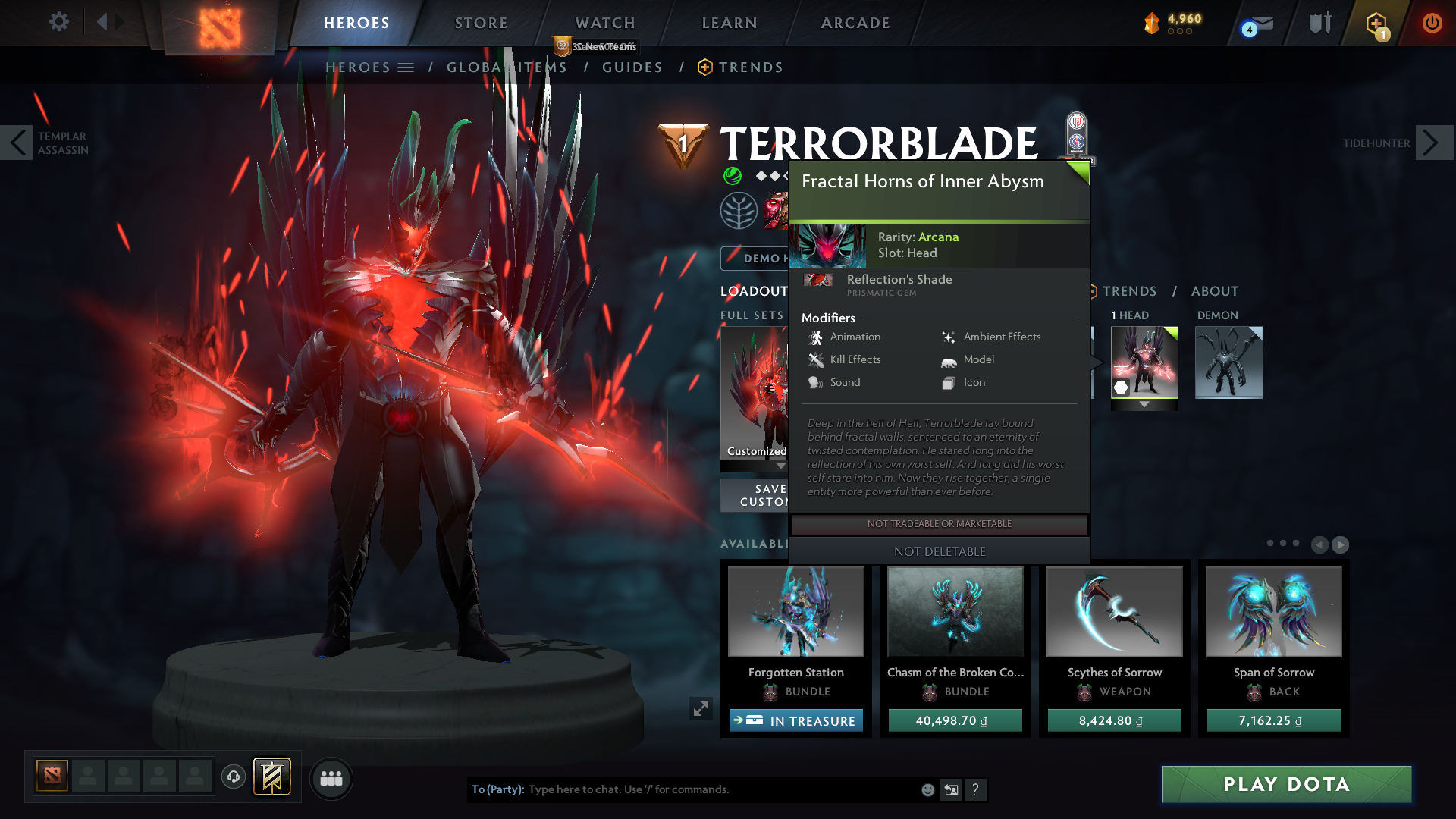The width and height of the screenshot is (1456, 819).
Task: Click the headset voice chat icon
Action: (x=233, y=777)
